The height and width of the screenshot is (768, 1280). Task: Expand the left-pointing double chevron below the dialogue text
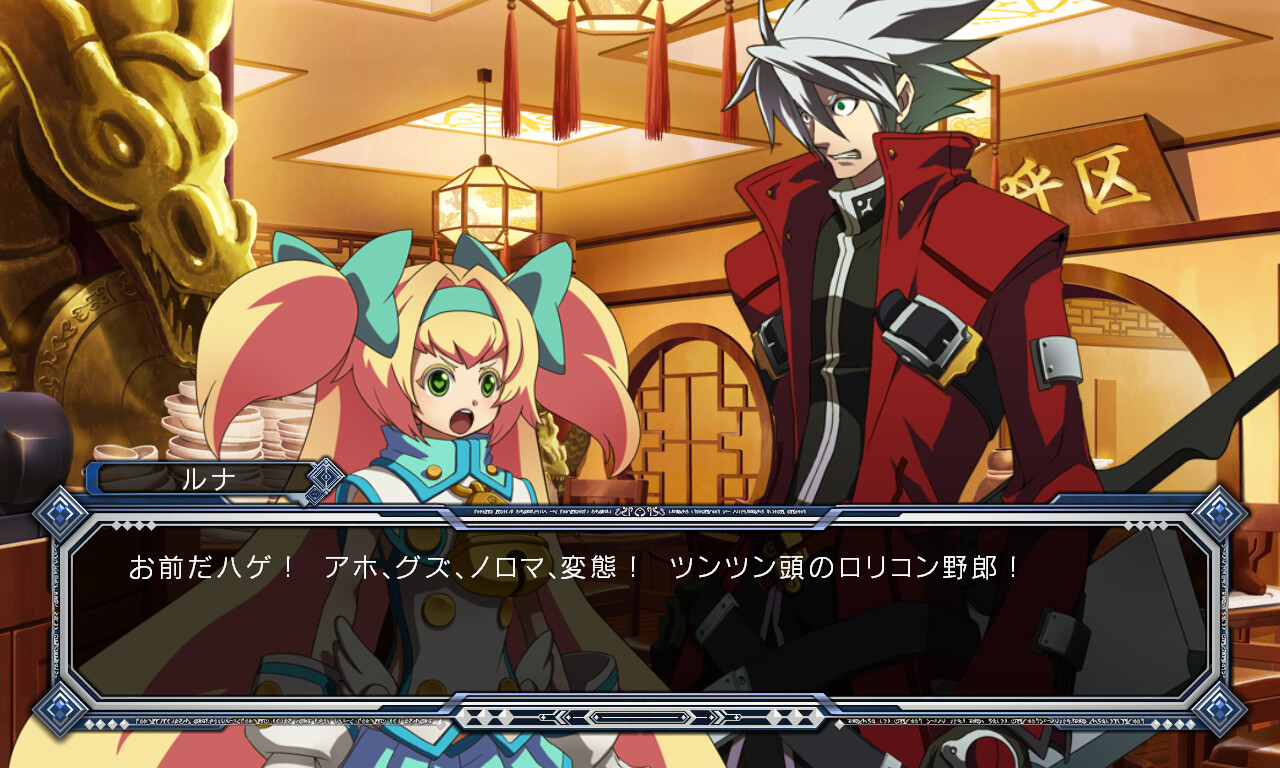pyautogui.click(x=558, y=717)
